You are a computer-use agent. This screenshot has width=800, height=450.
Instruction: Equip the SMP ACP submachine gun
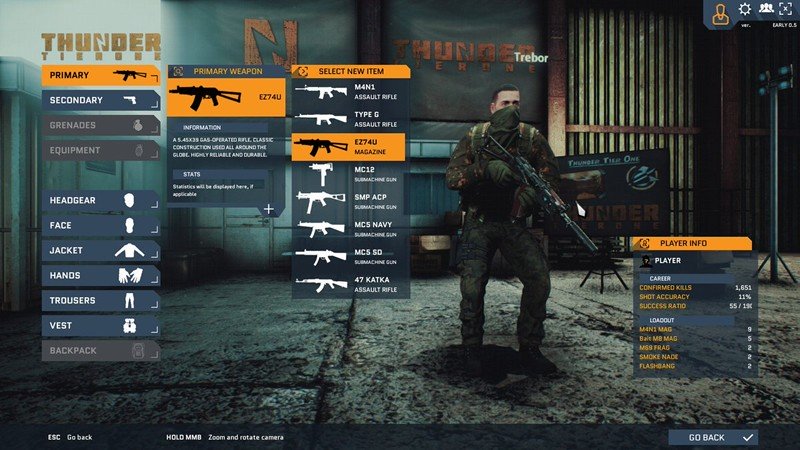(349, 201)
